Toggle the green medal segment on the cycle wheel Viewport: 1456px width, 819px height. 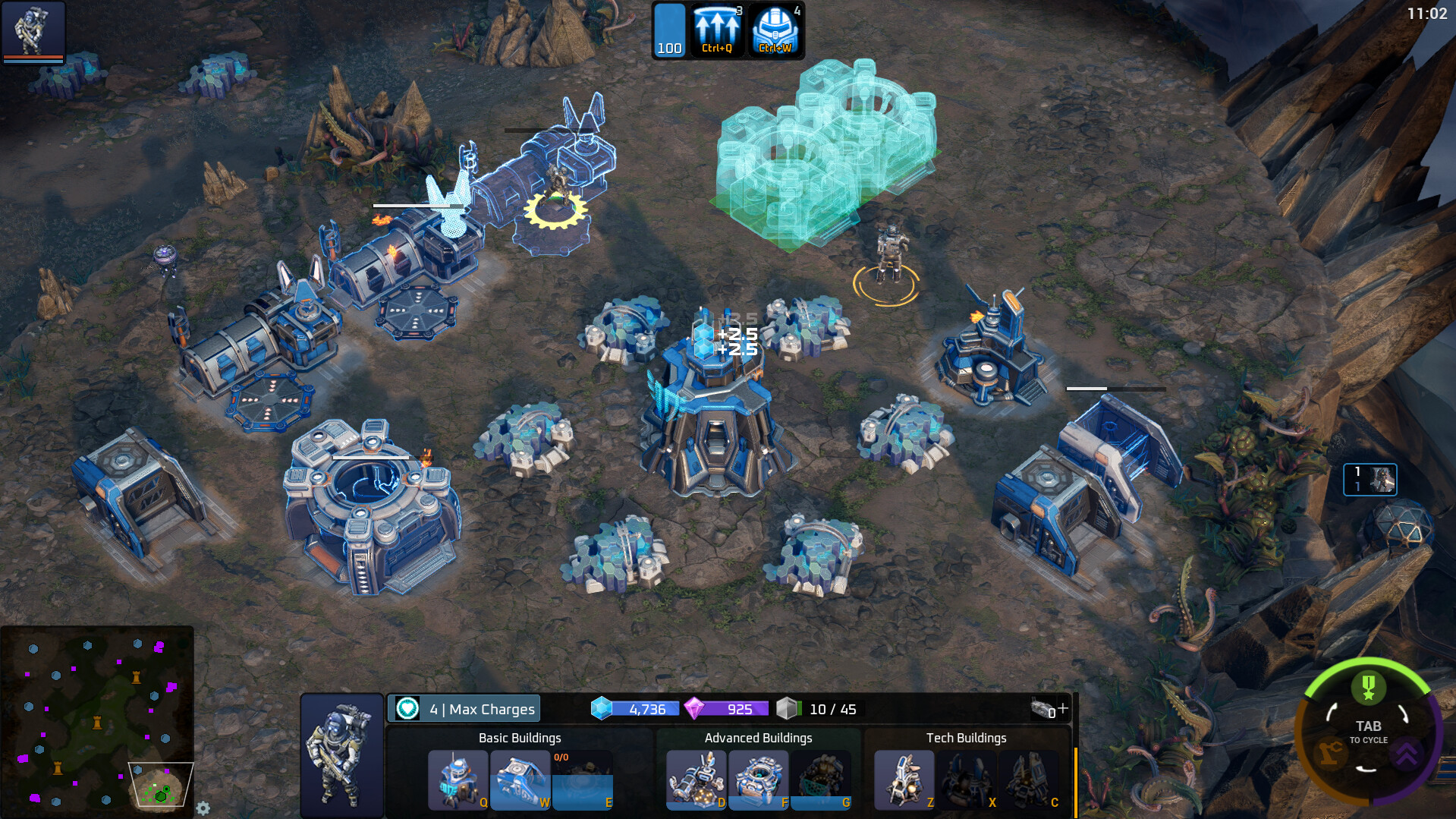(x=1368, y=688)
